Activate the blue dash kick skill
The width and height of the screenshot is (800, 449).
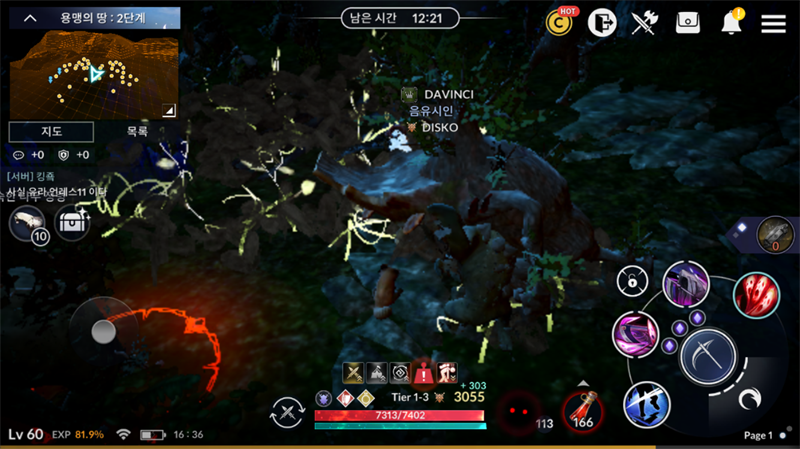(x=646, y=405)
